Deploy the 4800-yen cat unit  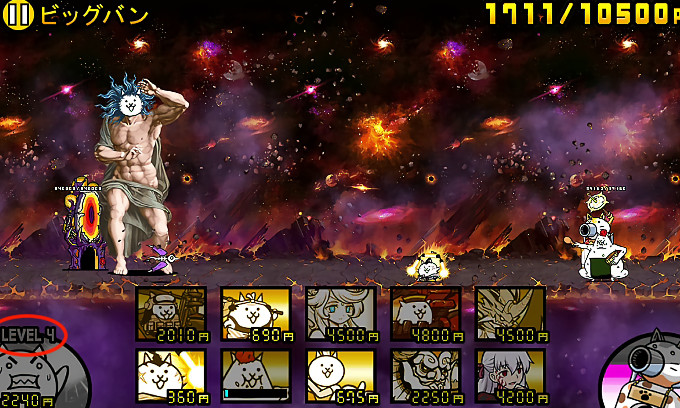pos(426,314)
